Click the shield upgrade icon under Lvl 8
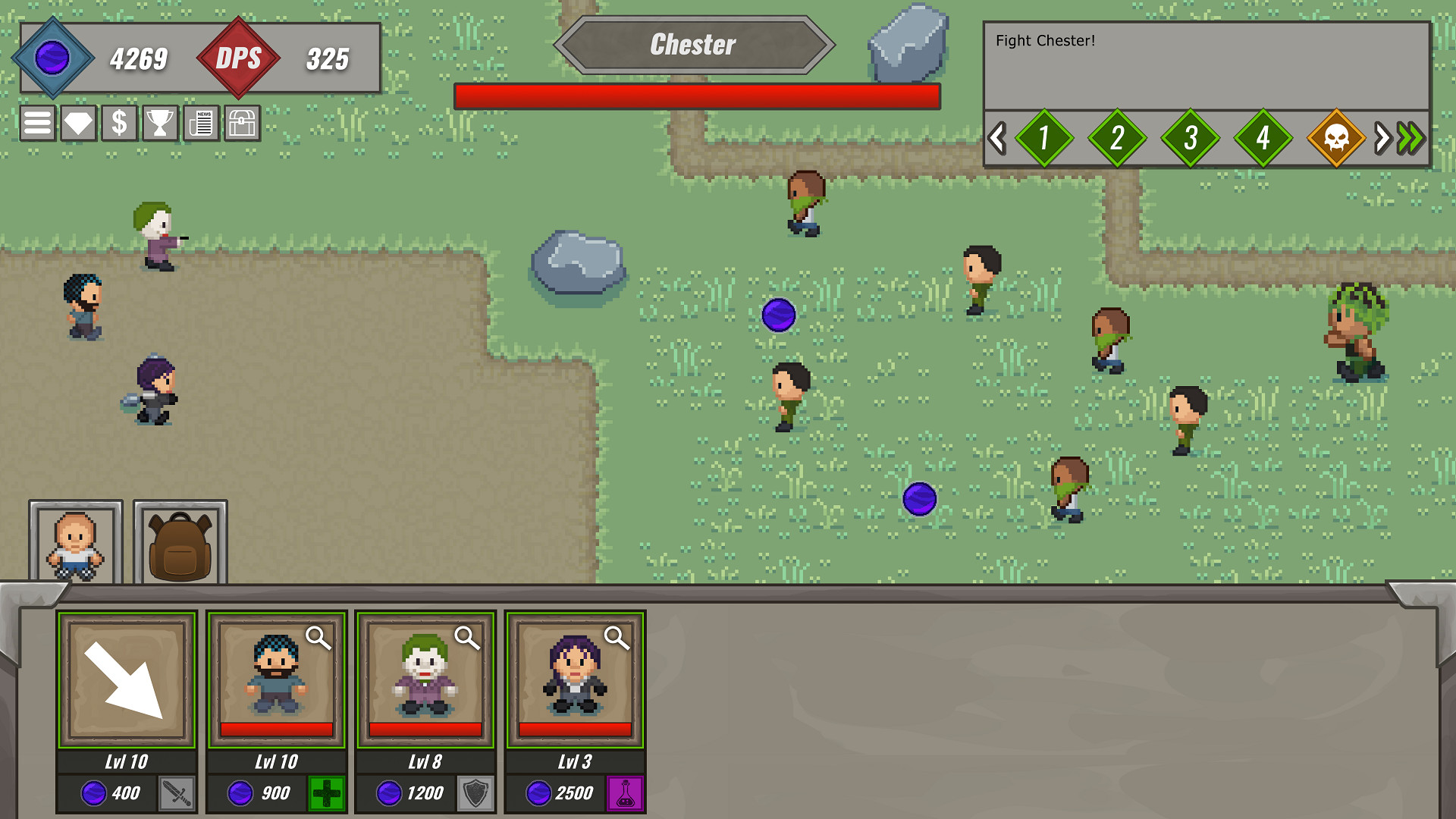Screen dimensions: 1456x819 click(475, 793)
